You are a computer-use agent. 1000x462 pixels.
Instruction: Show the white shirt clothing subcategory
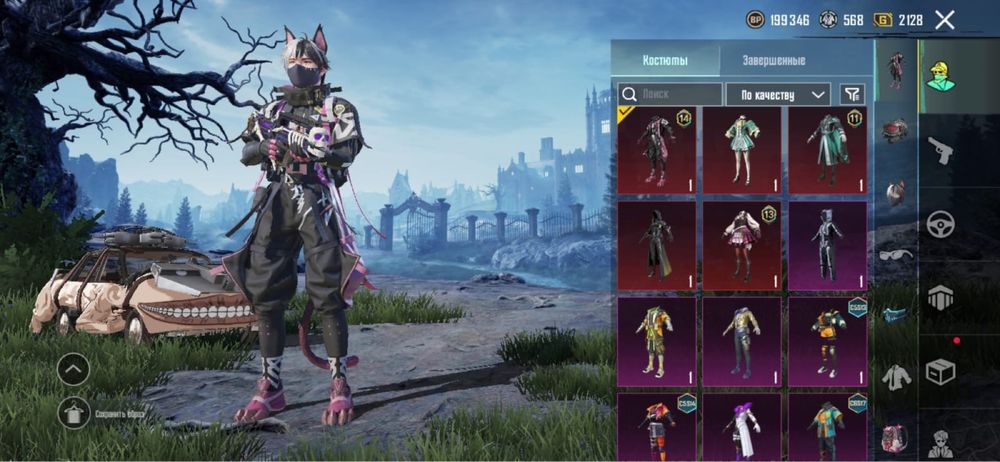click(895, 376)
